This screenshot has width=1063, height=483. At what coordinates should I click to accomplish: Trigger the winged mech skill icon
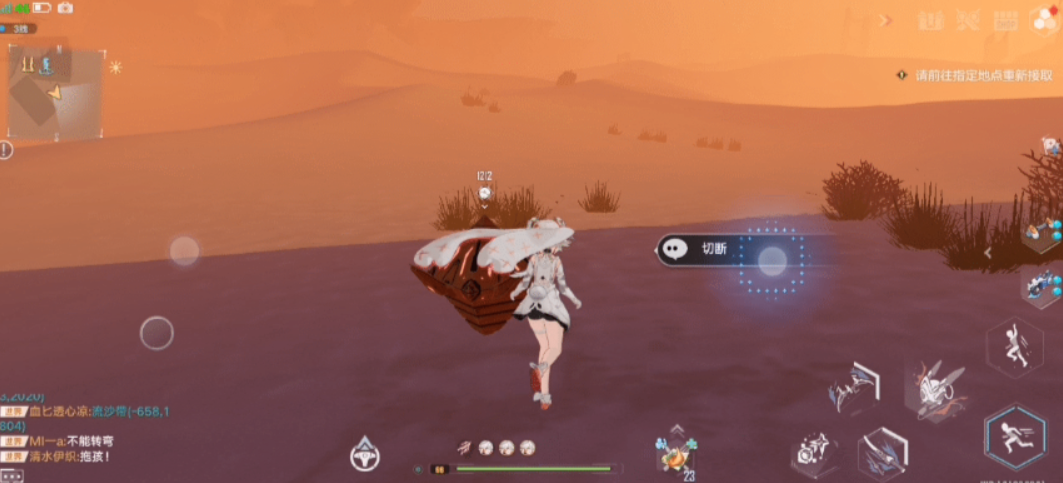pyautogui.click(x=934, y=388)
